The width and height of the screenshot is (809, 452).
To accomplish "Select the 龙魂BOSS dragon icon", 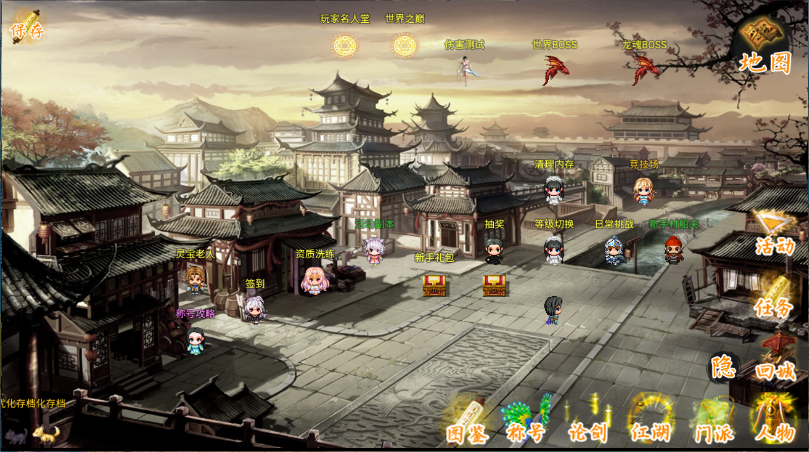I will 643,68.
